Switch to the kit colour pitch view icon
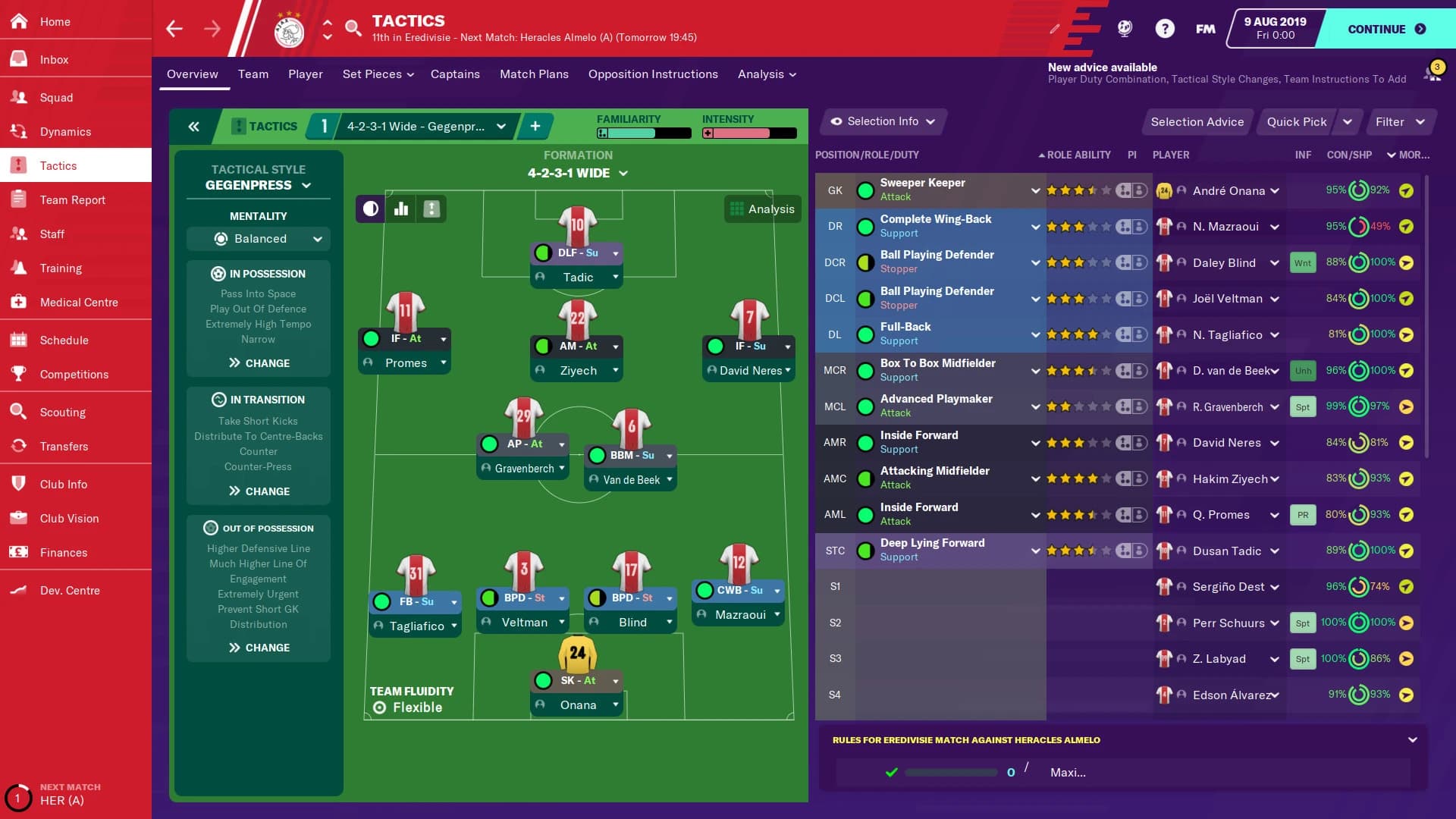Screen dimensions: 1456x819 [369, 209]
